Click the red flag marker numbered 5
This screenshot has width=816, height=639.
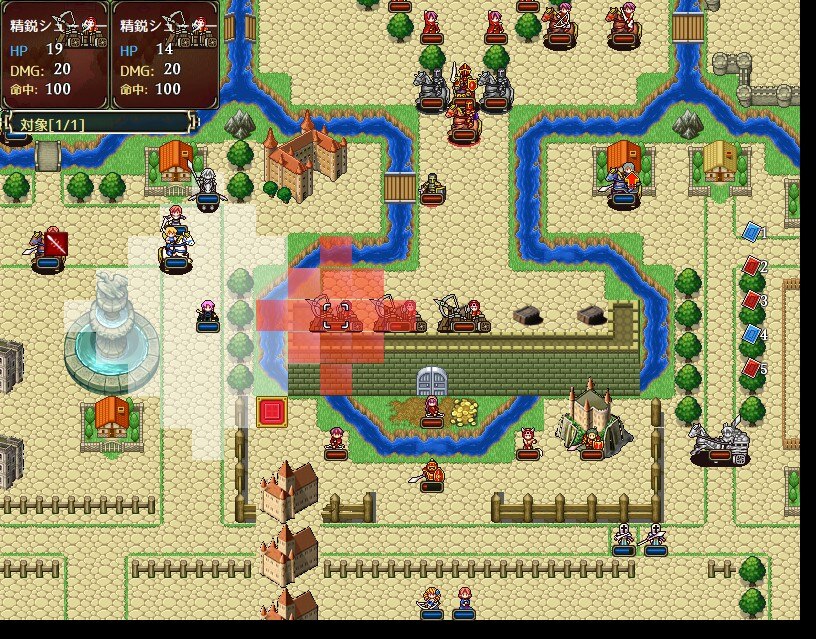[752, 368]
